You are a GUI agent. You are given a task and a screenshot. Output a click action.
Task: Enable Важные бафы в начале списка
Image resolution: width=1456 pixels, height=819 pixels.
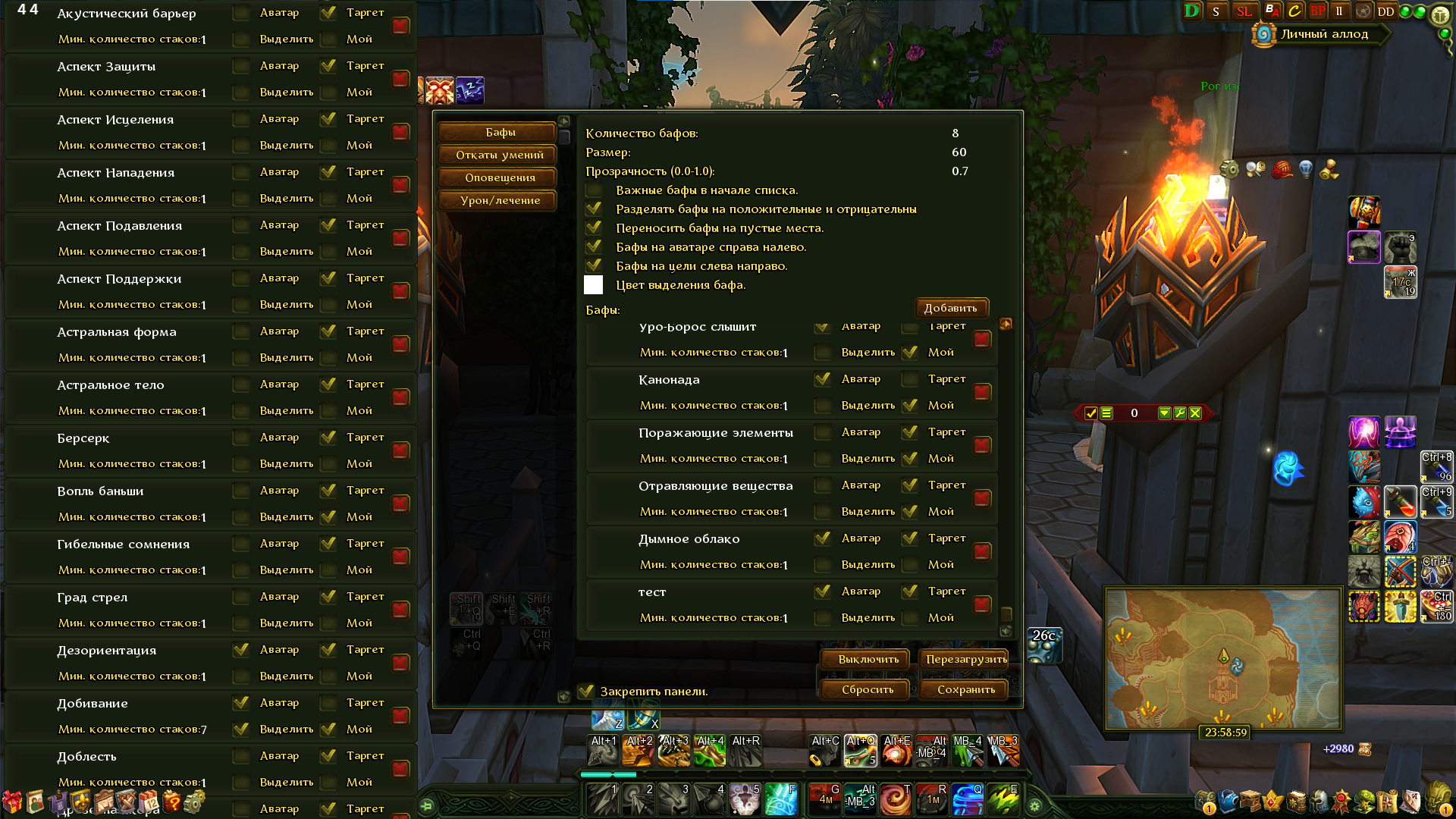[594, 190]
